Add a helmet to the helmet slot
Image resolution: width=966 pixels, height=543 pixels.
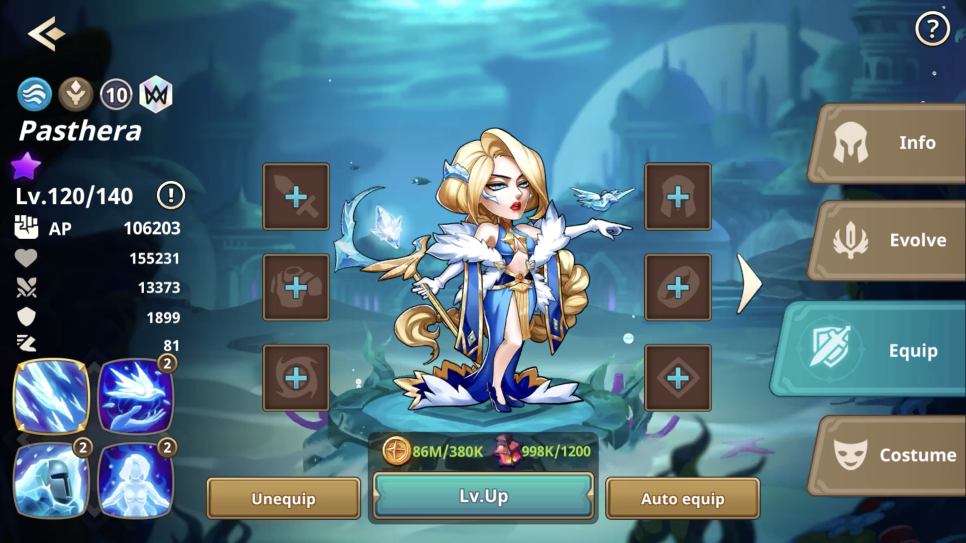[x=678, y=197]
